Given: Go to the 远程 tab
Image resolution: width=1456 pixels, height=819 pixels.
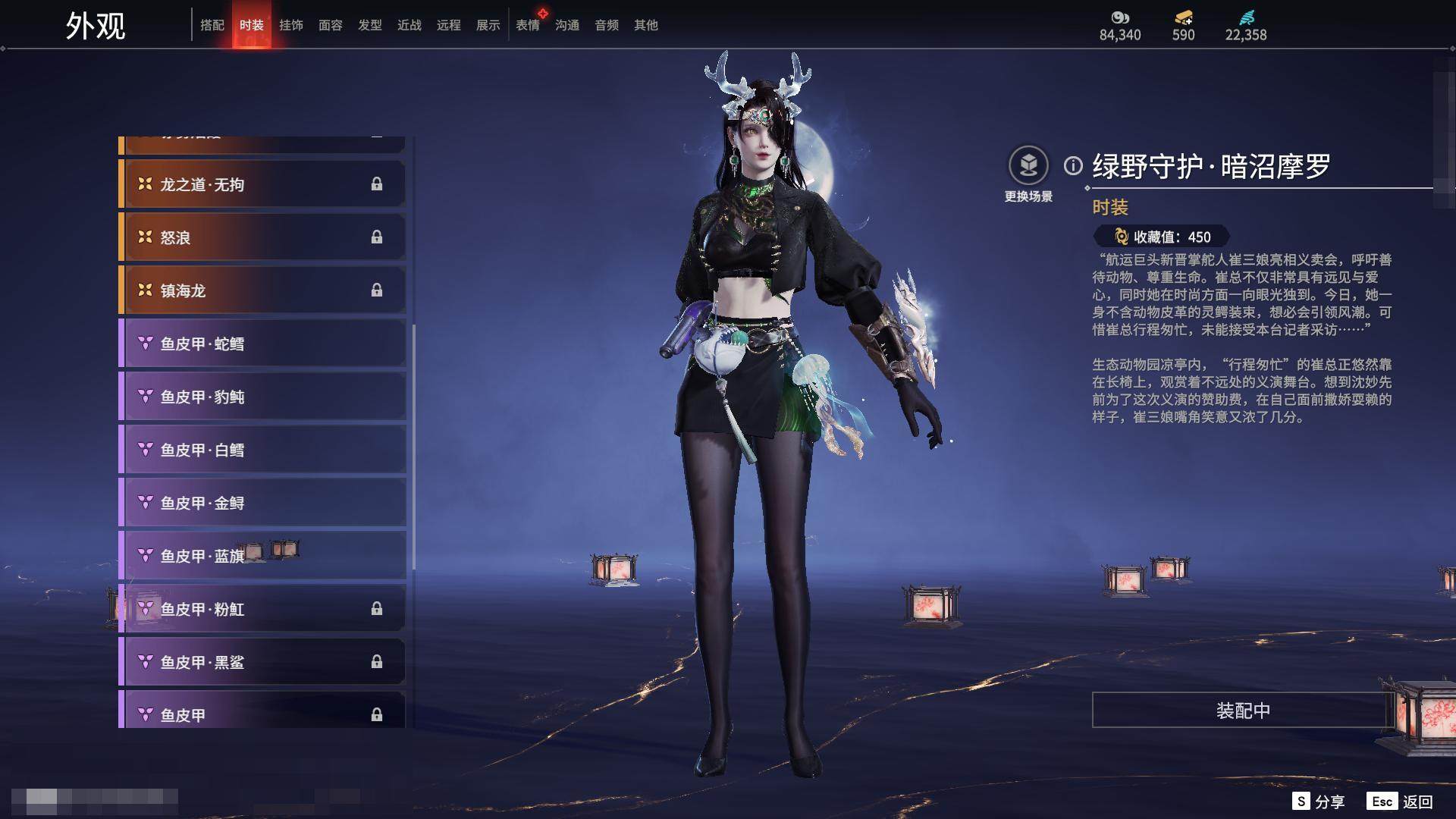Looking at the screenshot, I should tap(449, 25).
